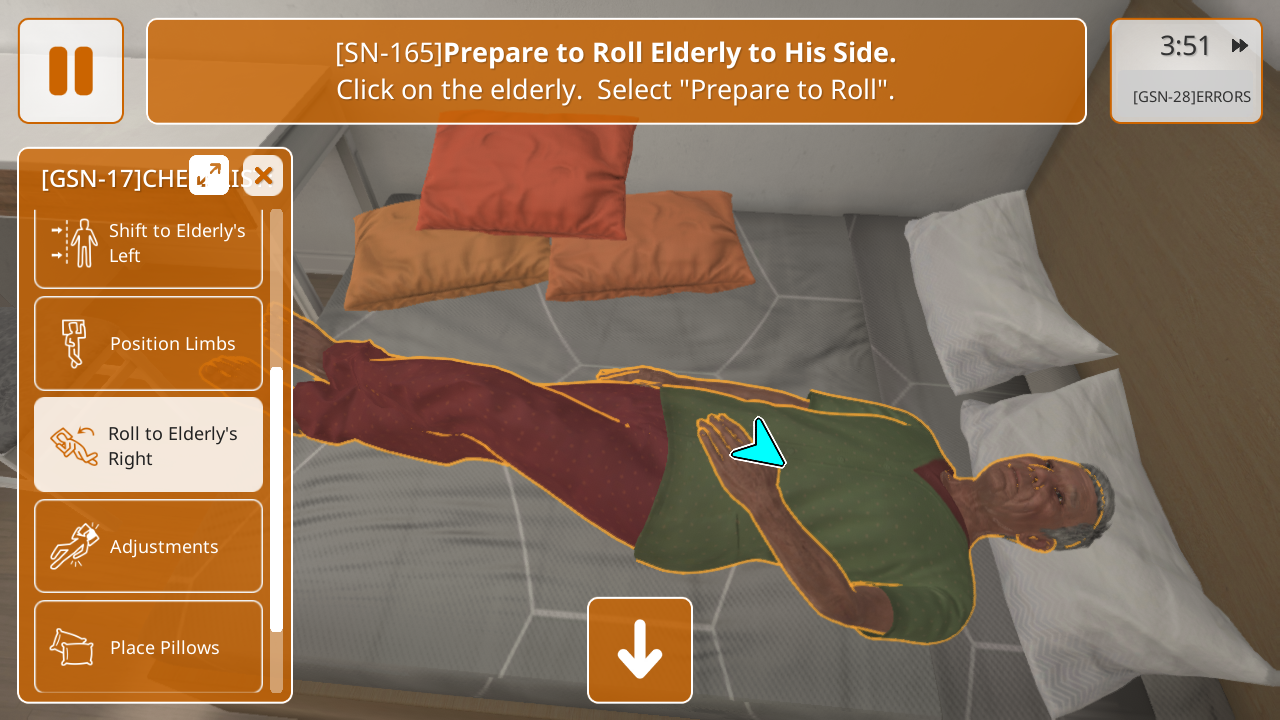Open the Errors panel
Viewport: 1280px width, 720px height.
tap(1191, 97)
